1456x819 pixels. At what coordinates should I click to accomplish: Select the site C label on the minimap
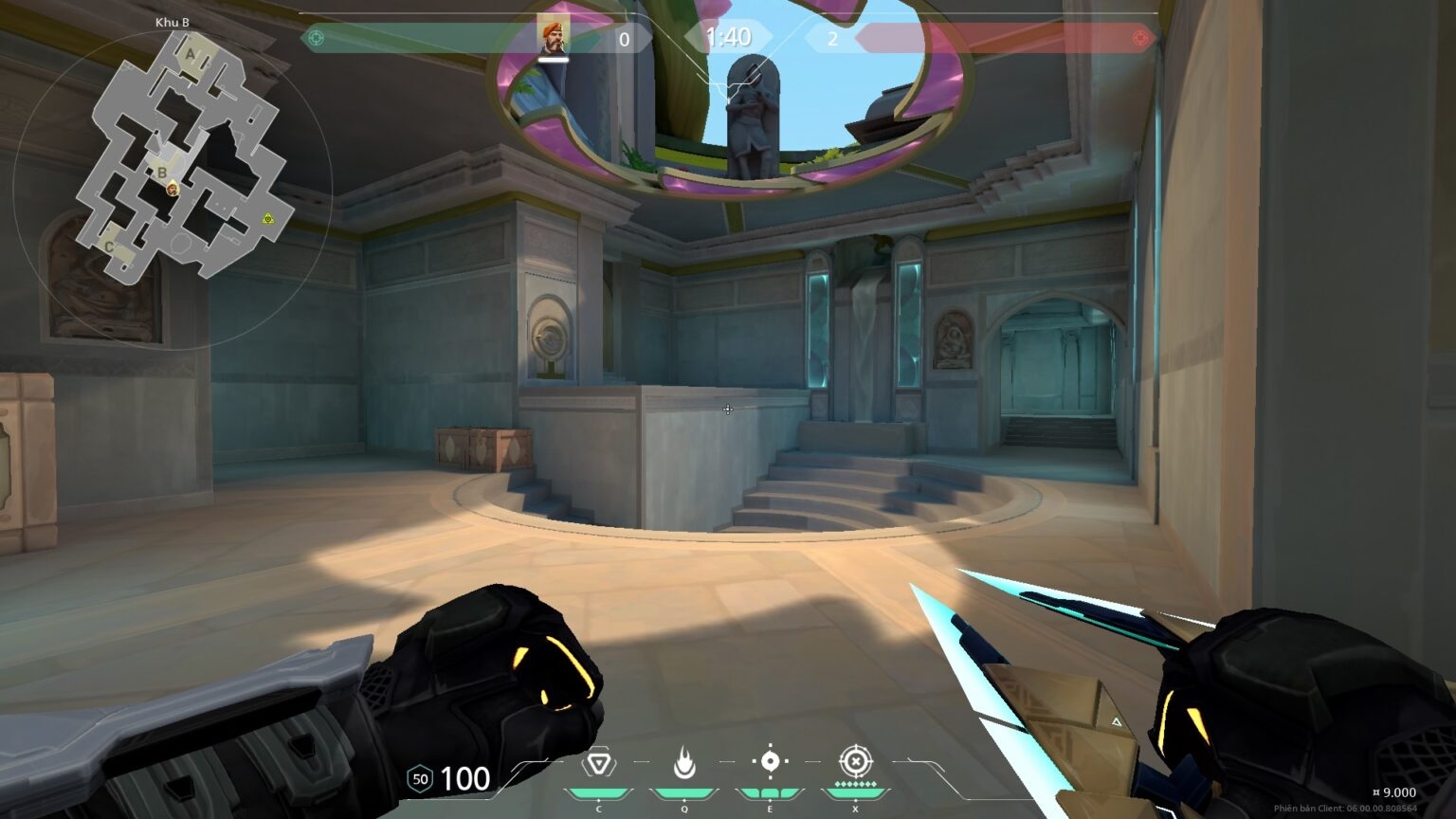click(x=111, y=246)
